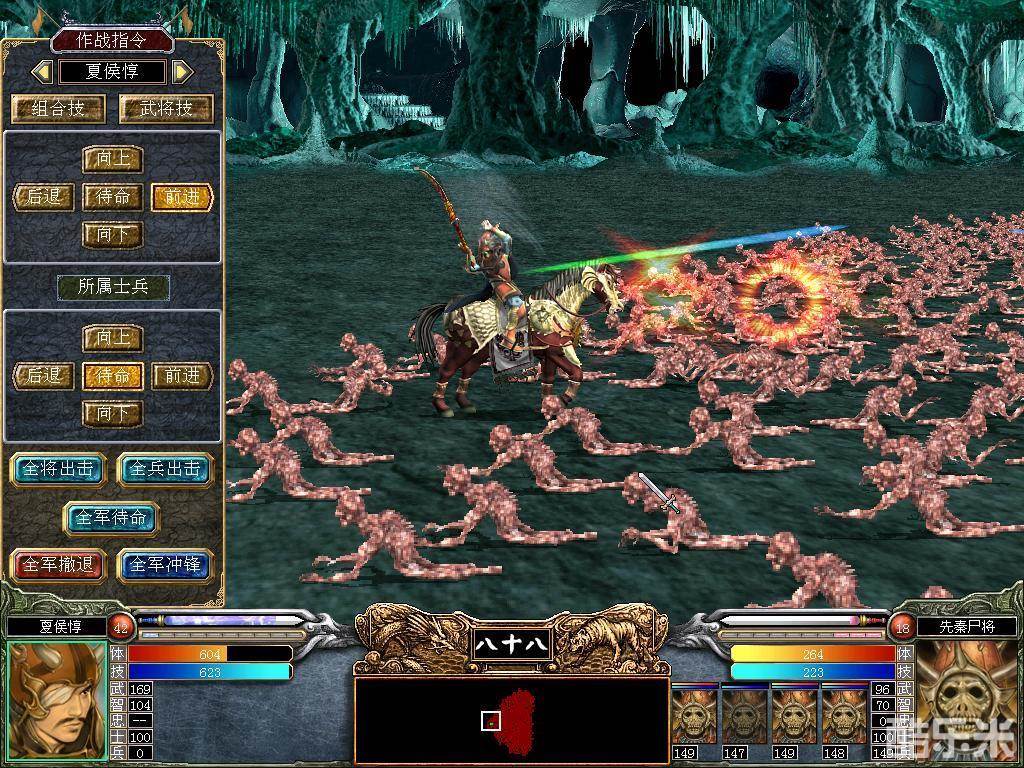Pick the skull unit icon labeled 147
Viewport: 1024px width, 768px height.
pos(744,717)
